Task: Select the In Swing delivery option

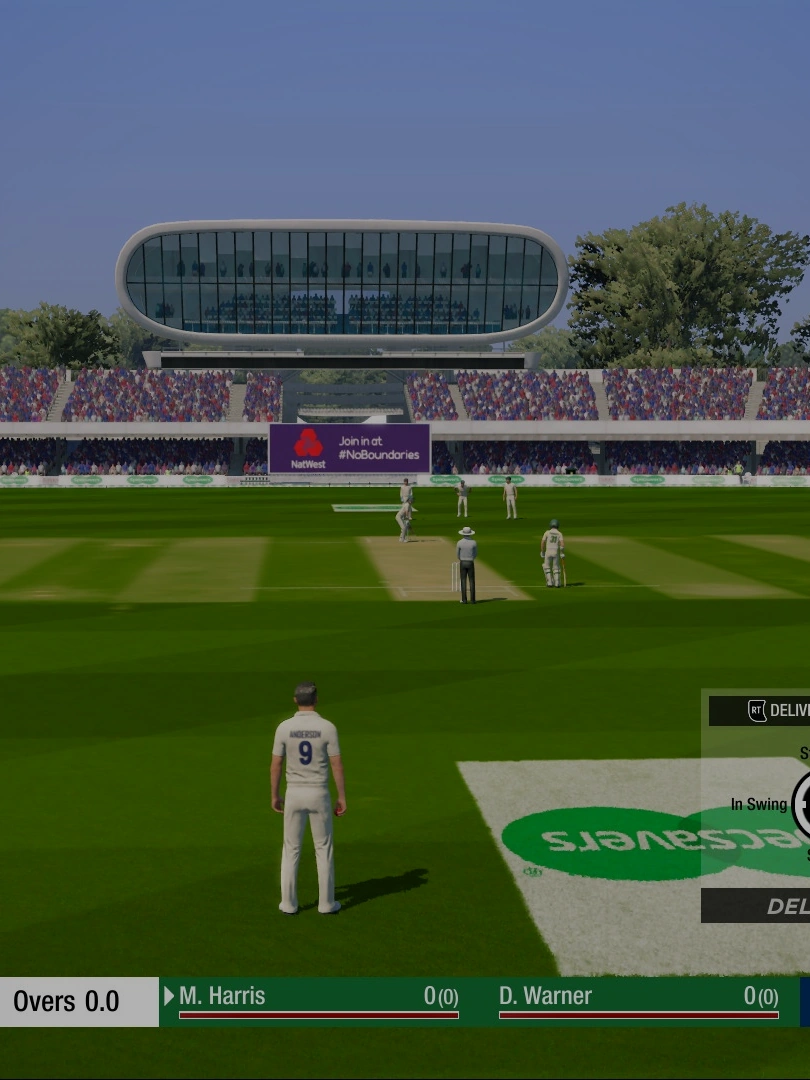Action: 758,805
